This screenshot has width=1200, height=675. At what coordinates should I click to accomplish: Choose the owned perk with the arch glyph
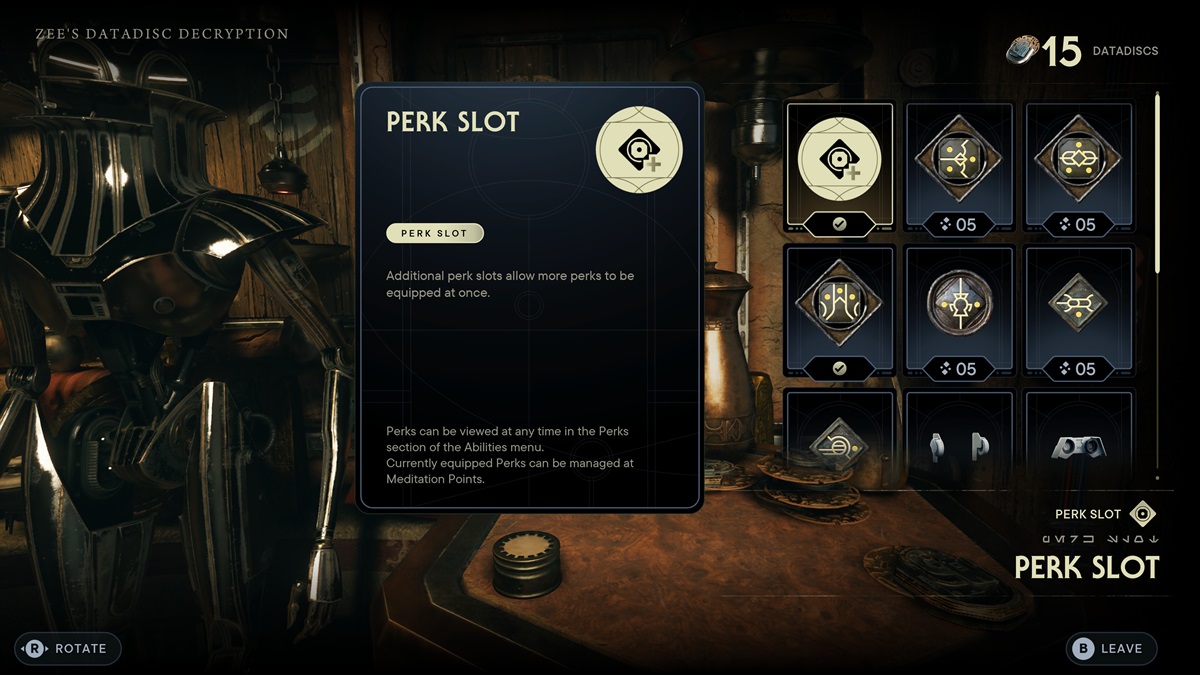point(839,313)
